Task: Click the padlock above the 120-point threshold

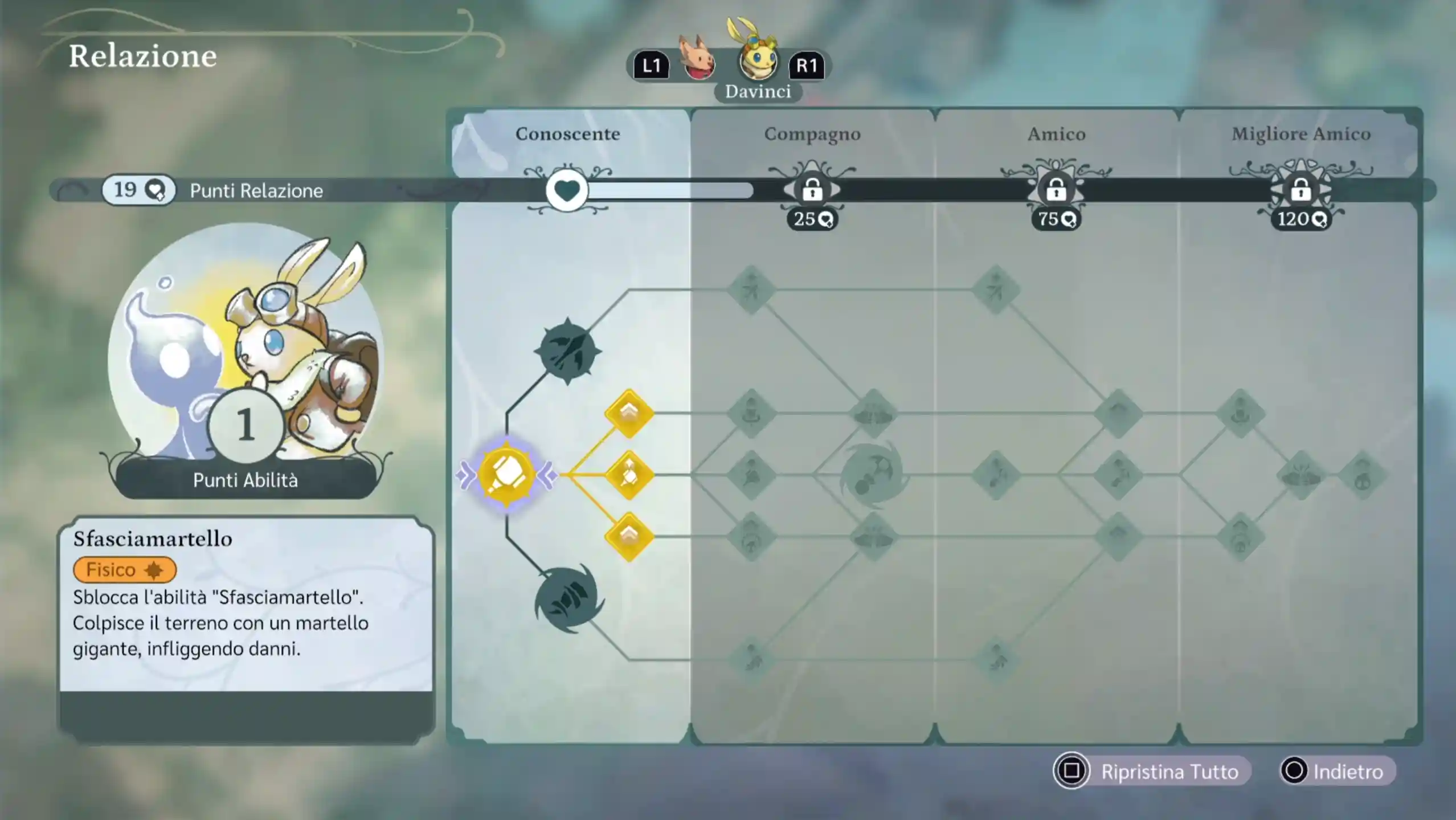Action: 1300,190
